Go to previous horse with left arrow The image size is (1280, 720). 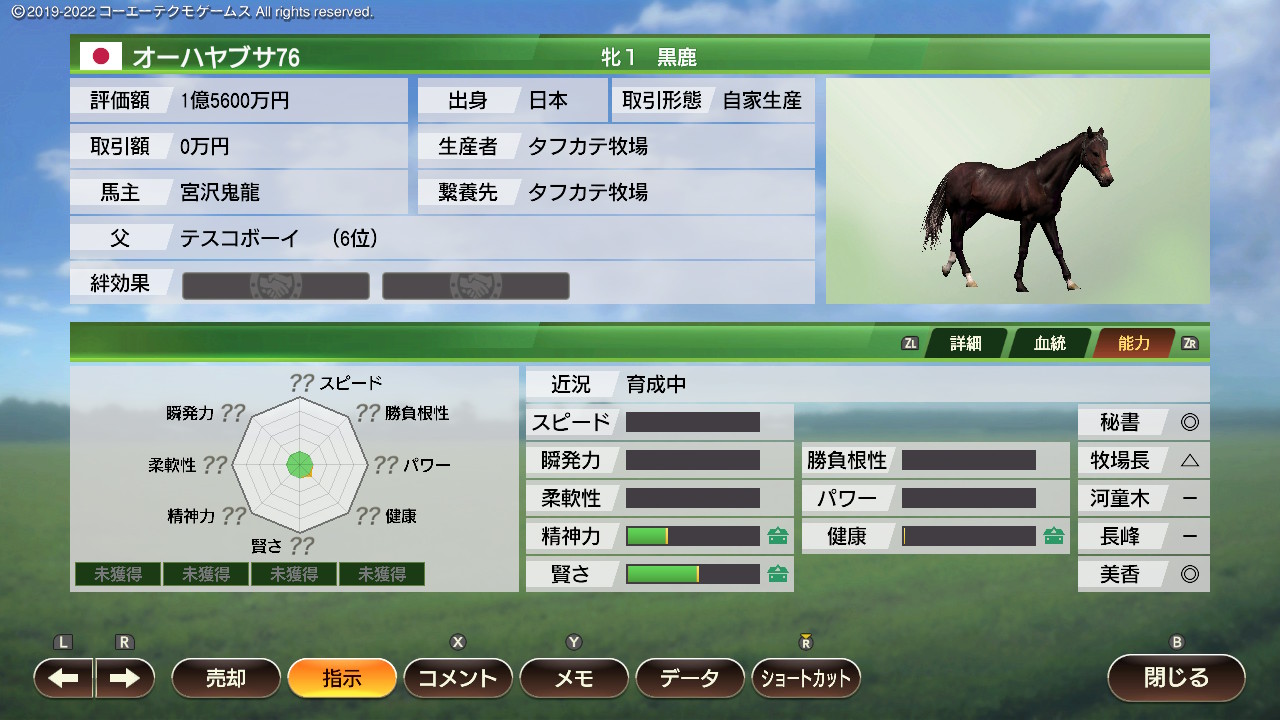(x=64, y=678)
